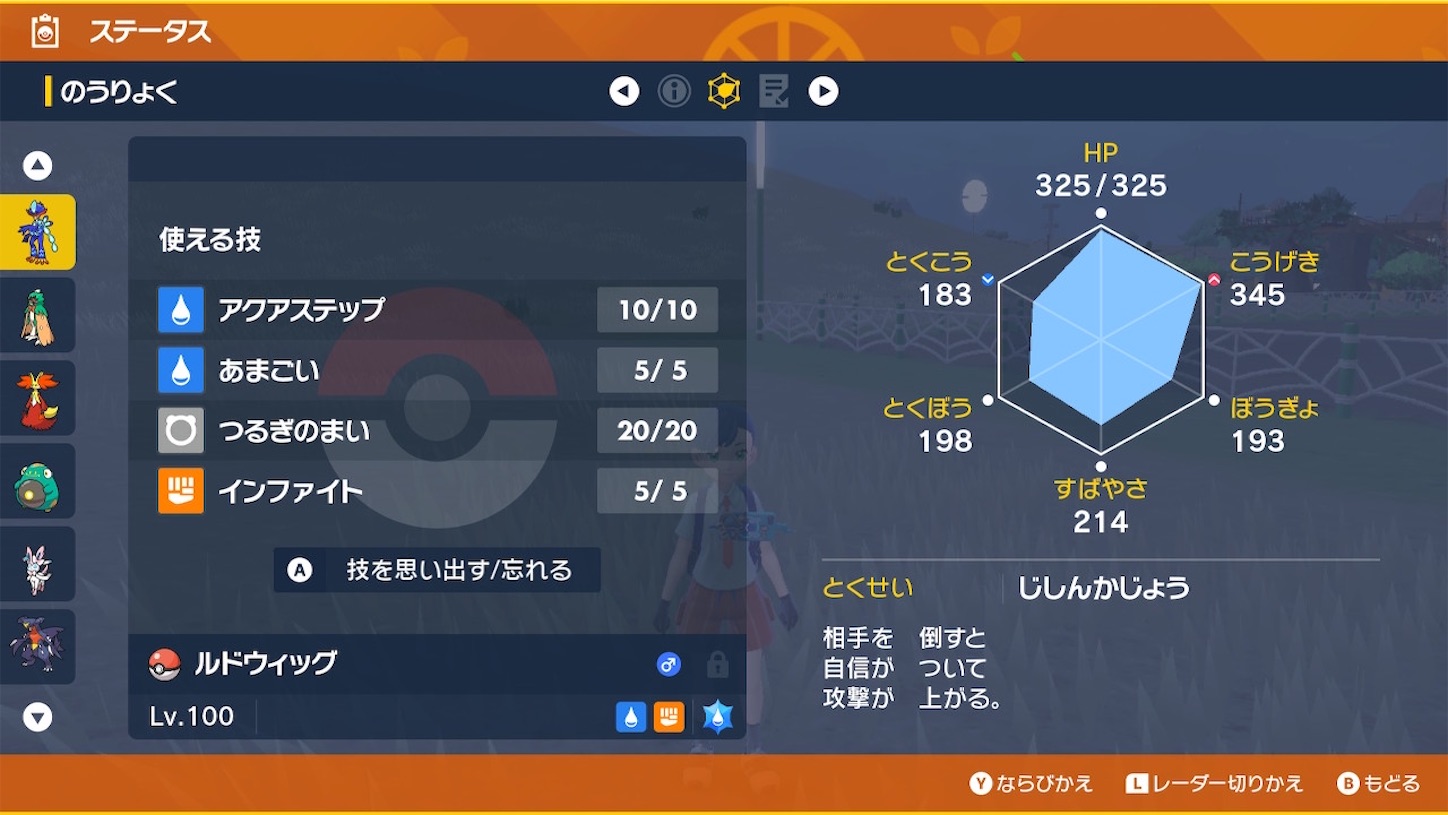Click the lock icon next to the gender symbol

point(716,664)
